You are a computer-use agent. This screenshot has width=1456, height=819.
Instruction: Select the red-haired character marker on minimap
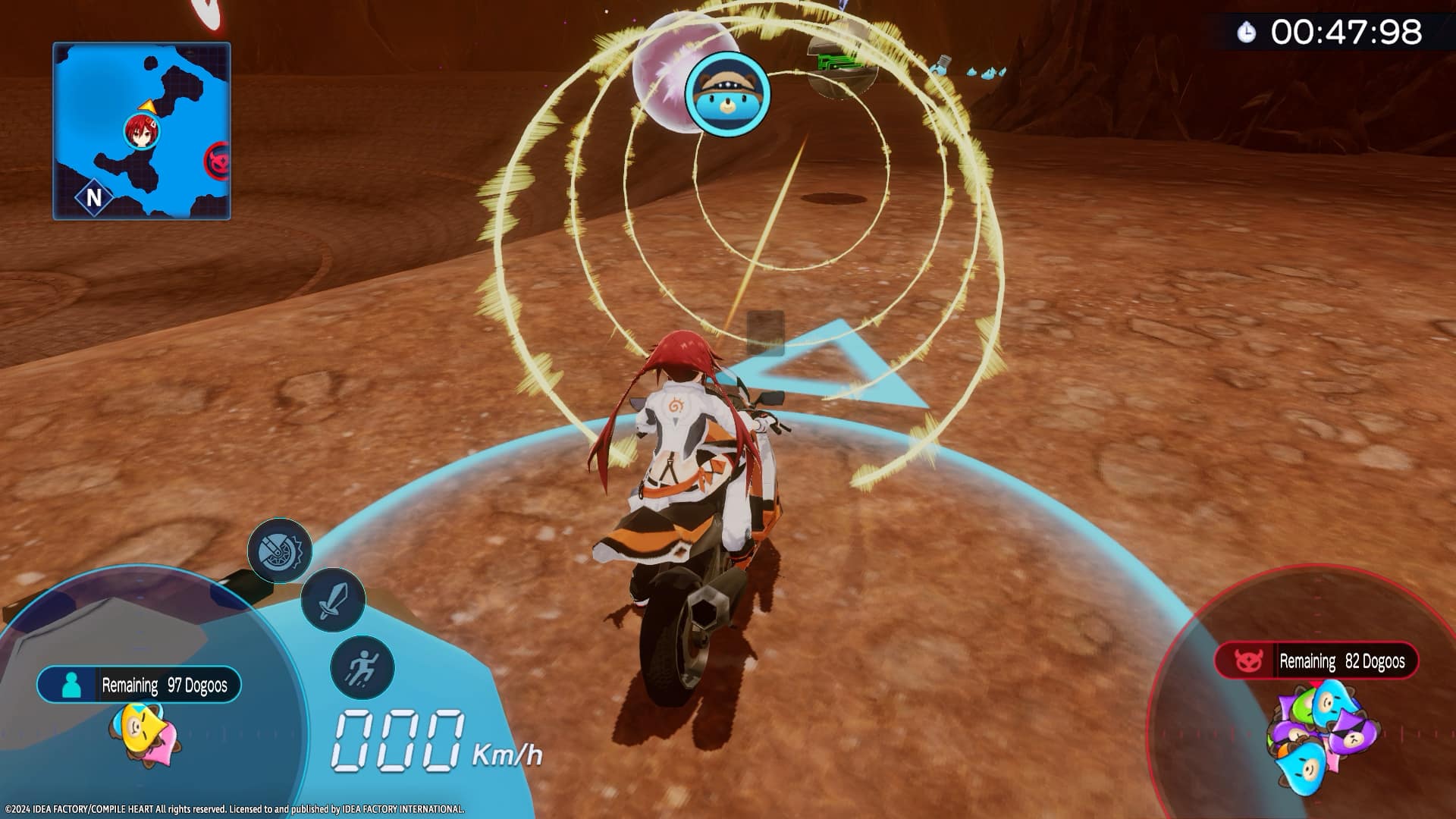(141, 130)
